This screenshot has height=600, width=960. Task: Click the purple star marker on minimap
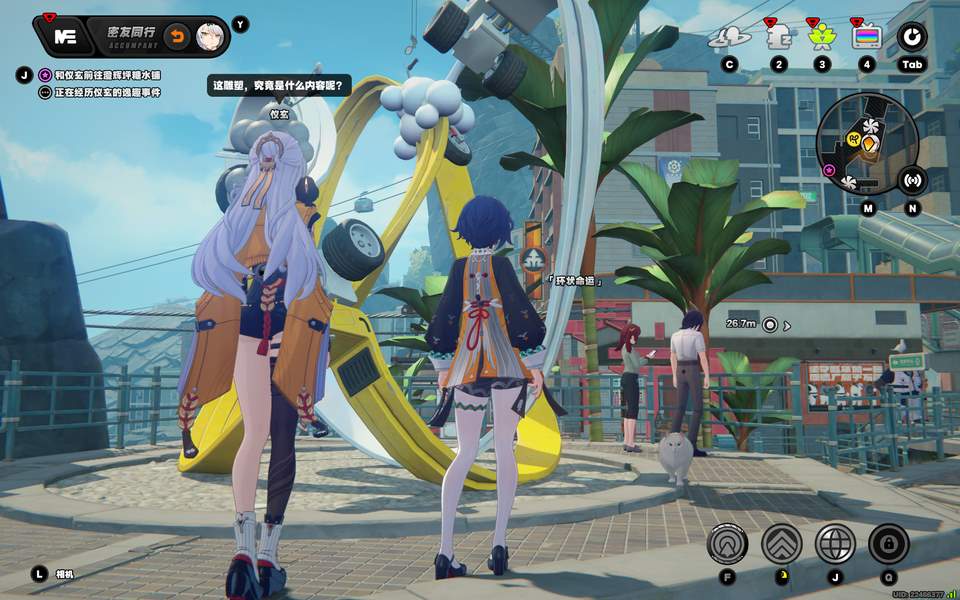point(828,171)
